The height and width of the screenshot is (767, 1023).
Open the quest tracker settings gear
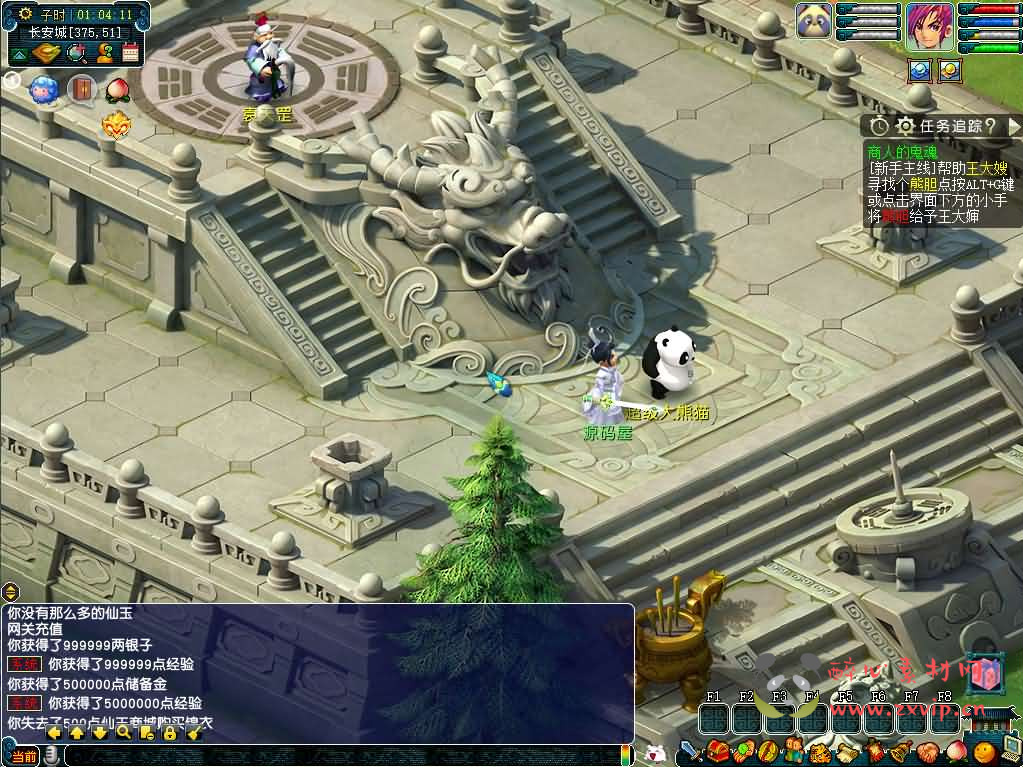[x=904, y=126]
